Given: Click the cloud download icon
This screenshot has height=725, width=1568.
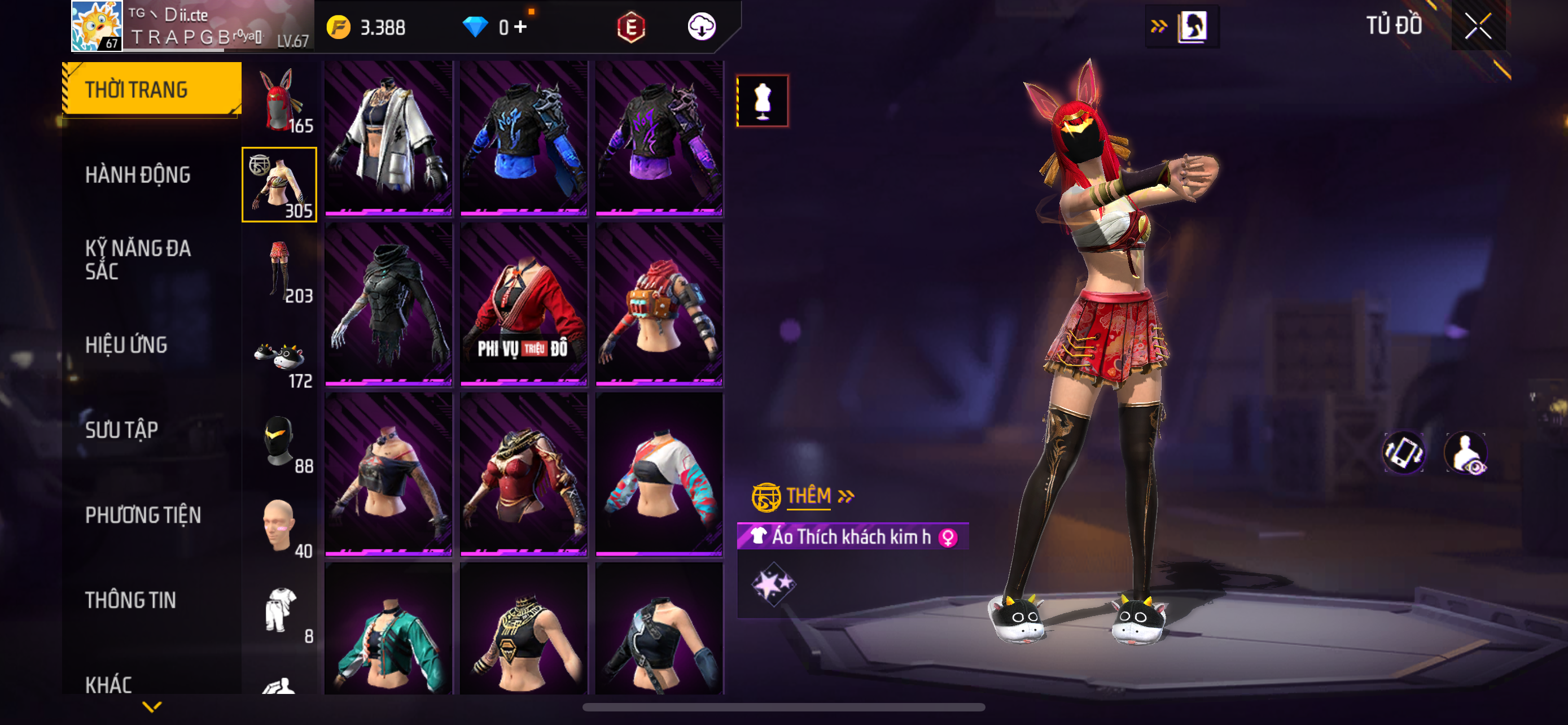Looking at the screenshot, I should click(x=701, y=27).
